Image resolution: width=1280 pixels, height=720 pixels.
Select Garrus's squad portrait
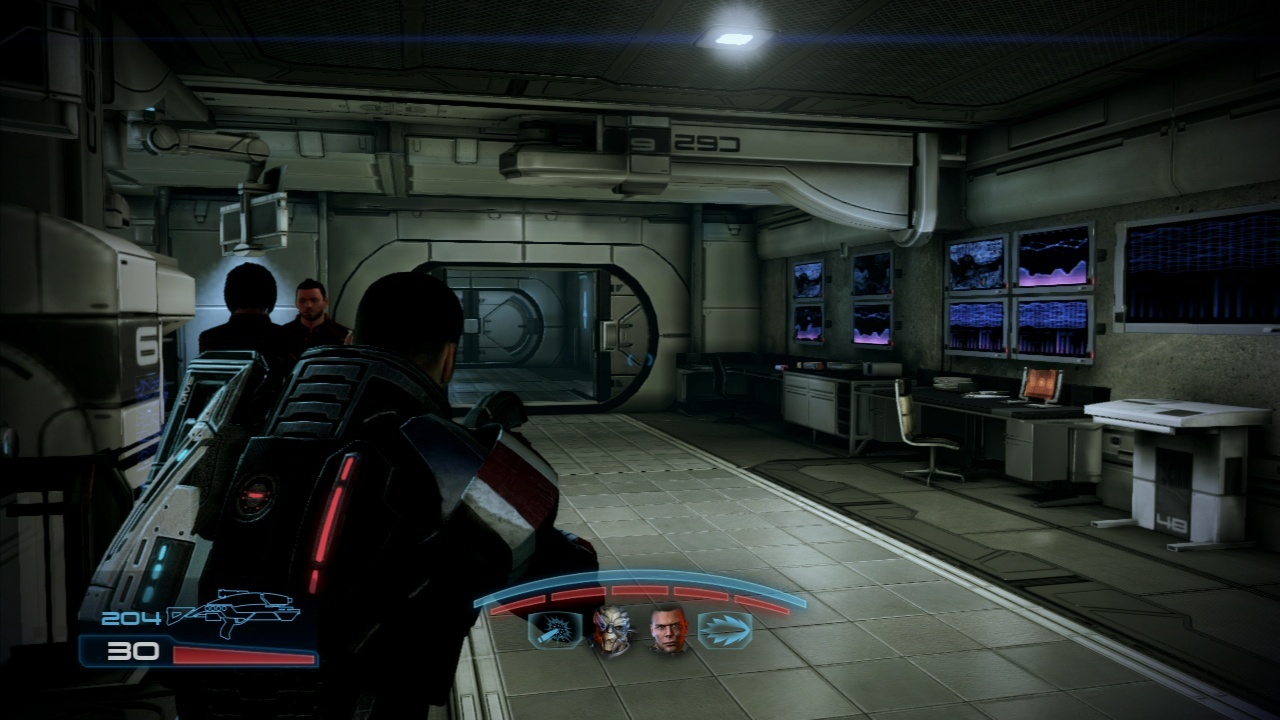[x=612, y=631]
